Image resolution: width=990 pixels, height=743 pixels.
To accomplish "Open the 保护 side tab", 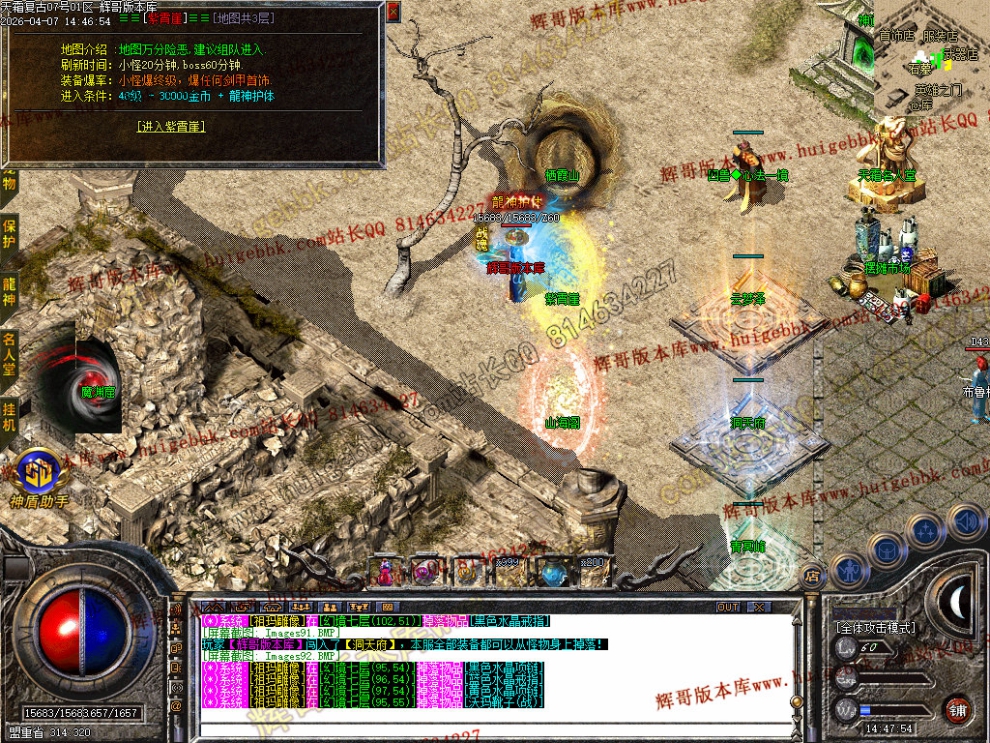I will coord(9,236).
